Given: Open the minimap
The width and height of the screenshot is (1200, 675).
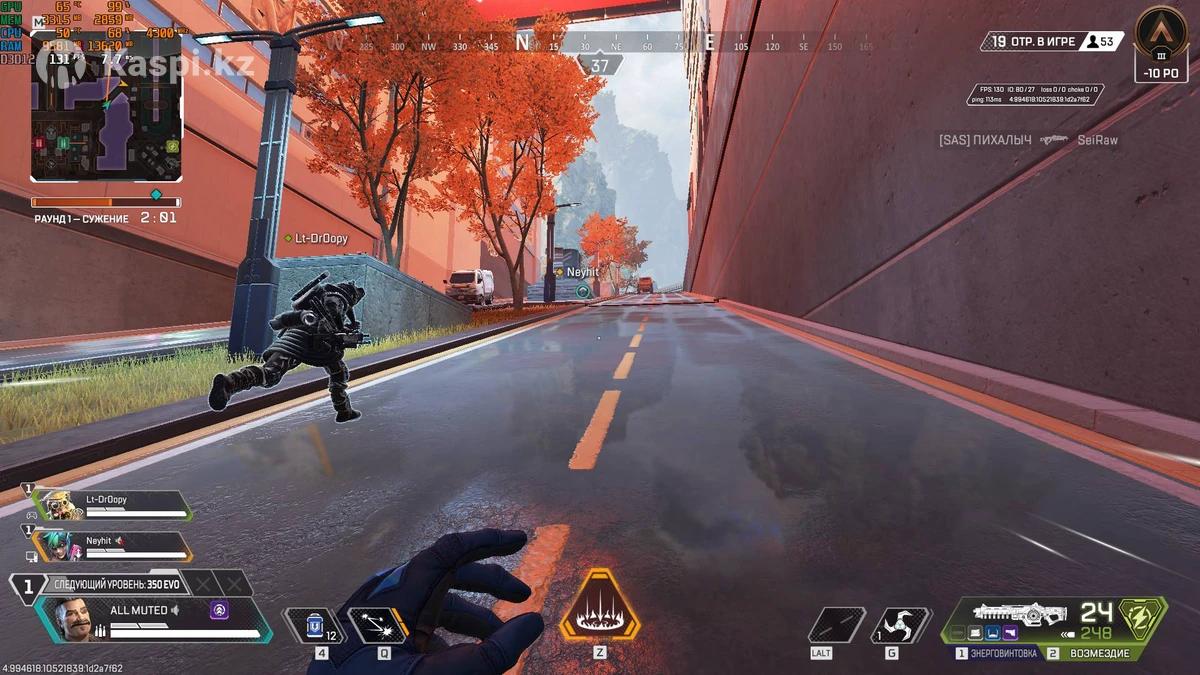Looking at the screenshot, I should (x=106, y=107).
